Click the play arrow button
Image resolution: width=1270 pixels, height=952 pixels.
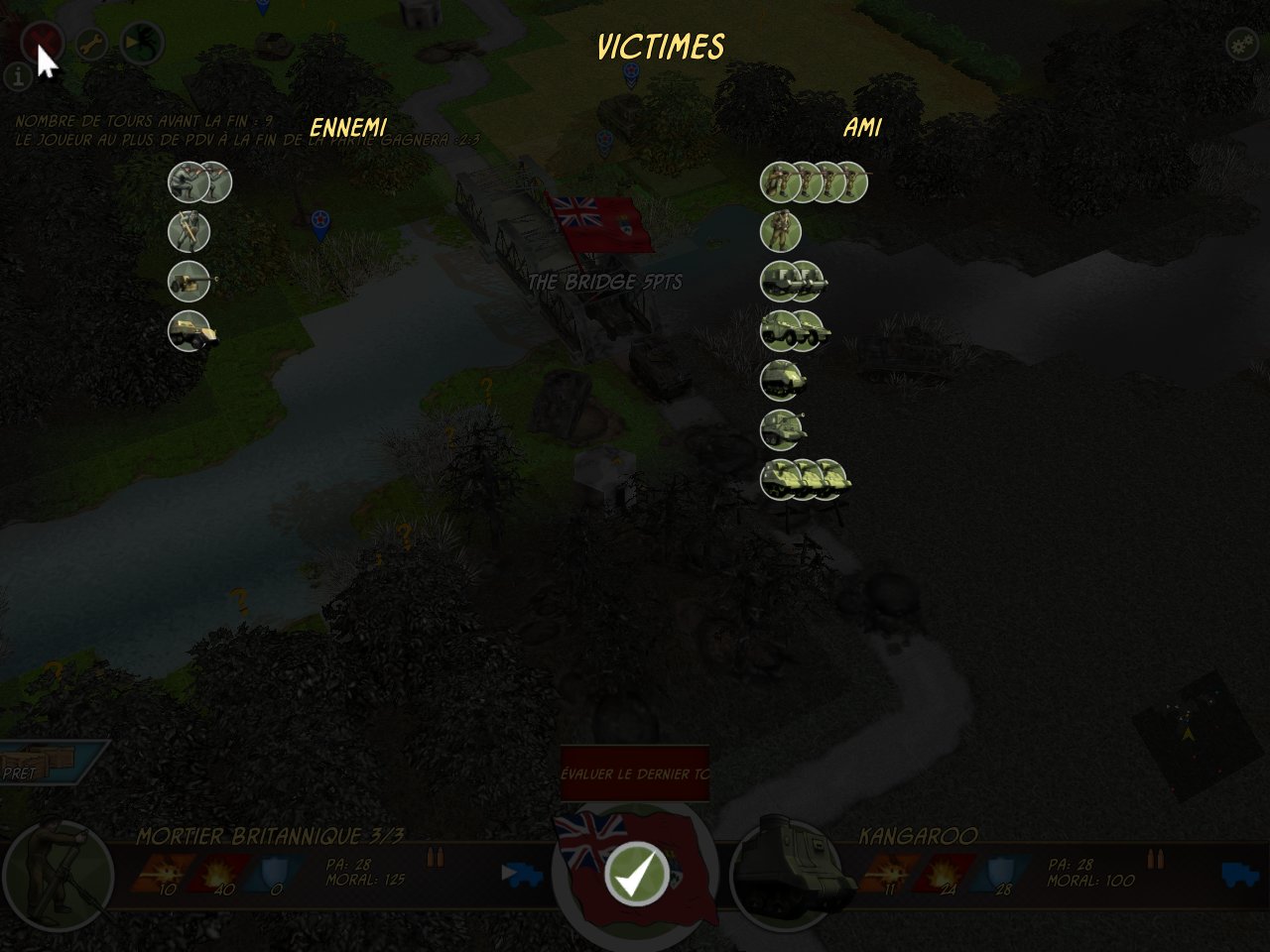point(137,44)
